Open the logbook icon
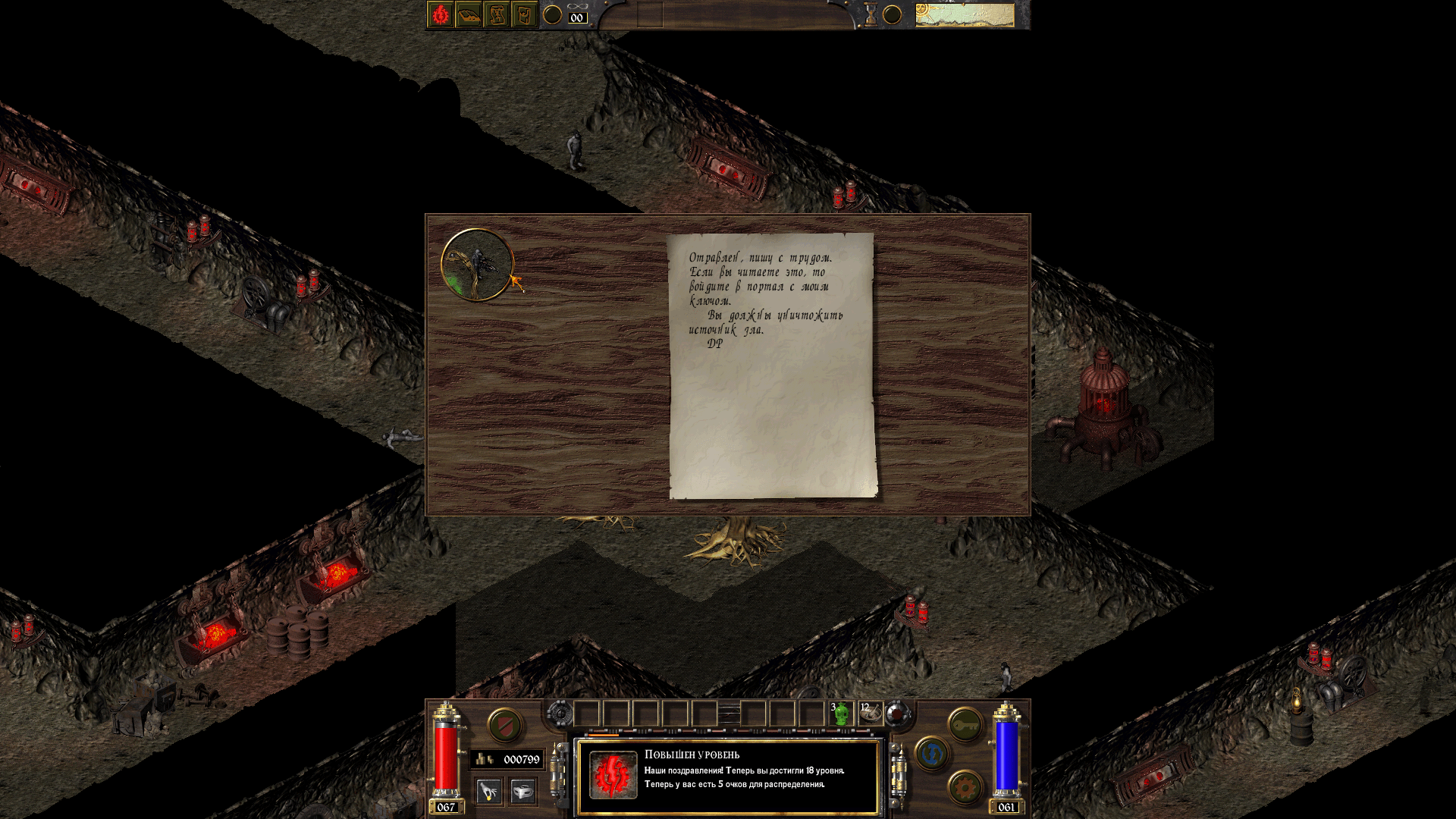The image size is (1456, 819). (468, 15)
